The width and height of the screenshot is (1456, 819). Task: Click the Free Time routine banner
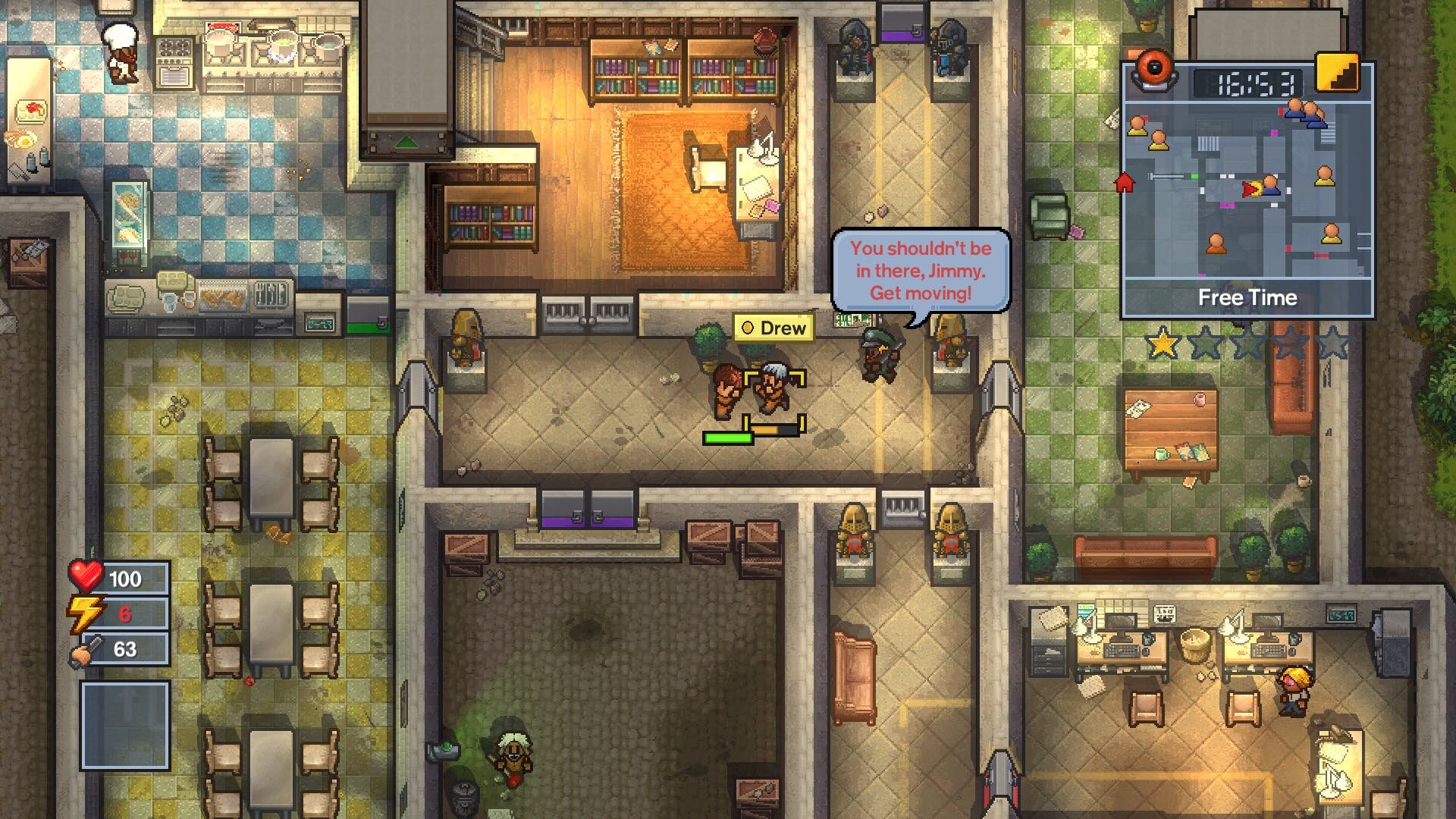1247,298
